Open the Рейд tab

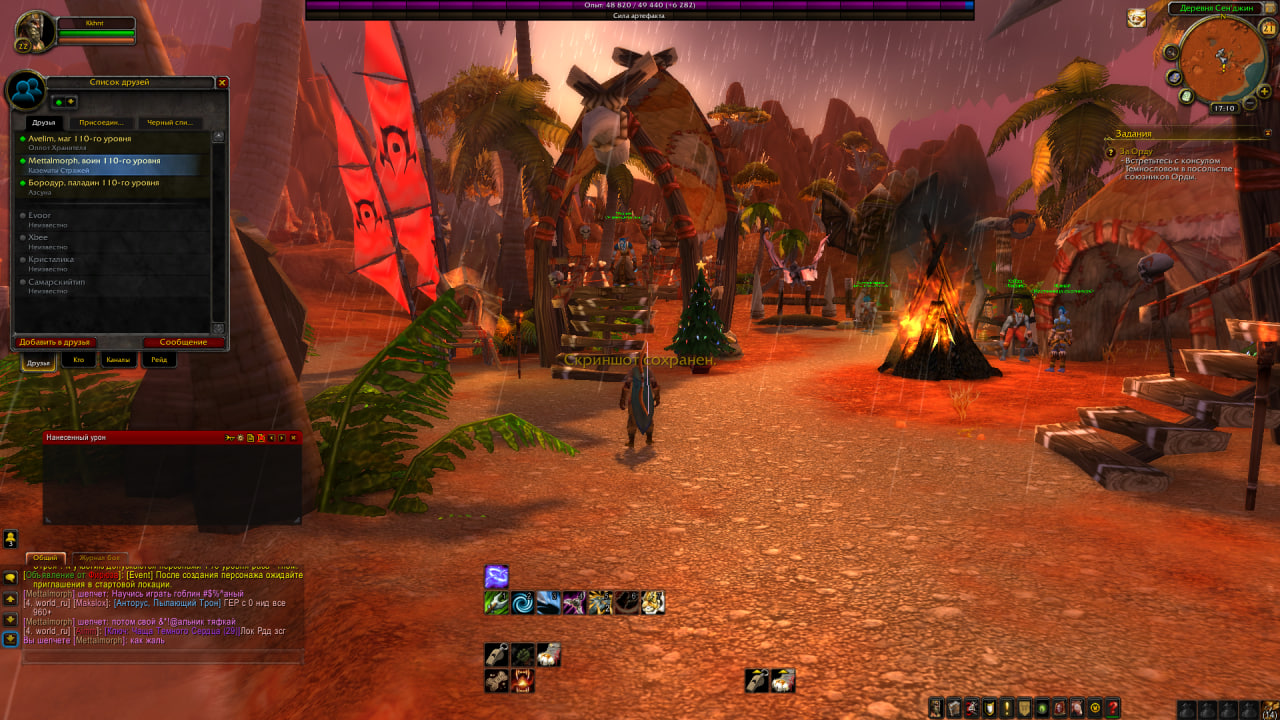point(159,360)
